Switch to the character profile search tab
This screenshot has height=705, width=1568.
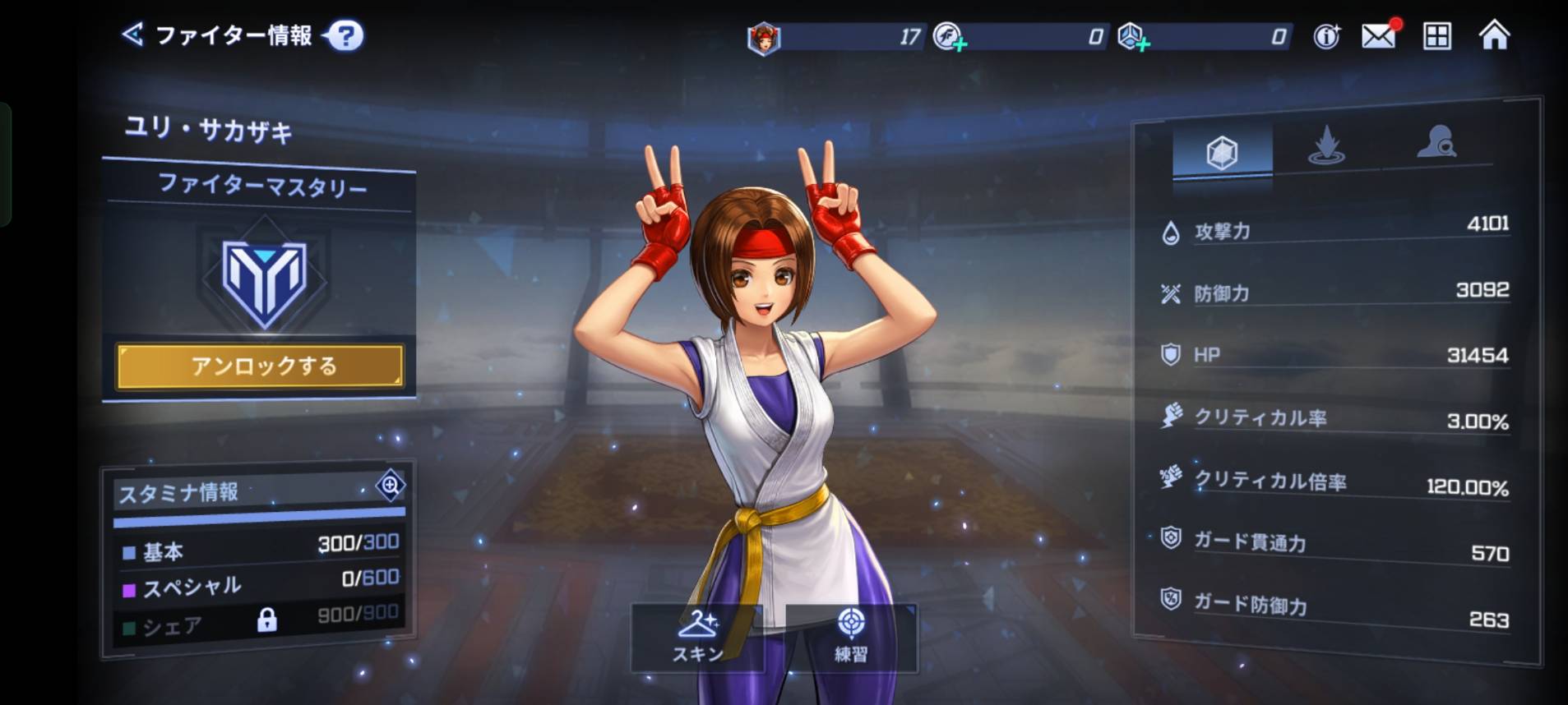tap(1436, 143)
